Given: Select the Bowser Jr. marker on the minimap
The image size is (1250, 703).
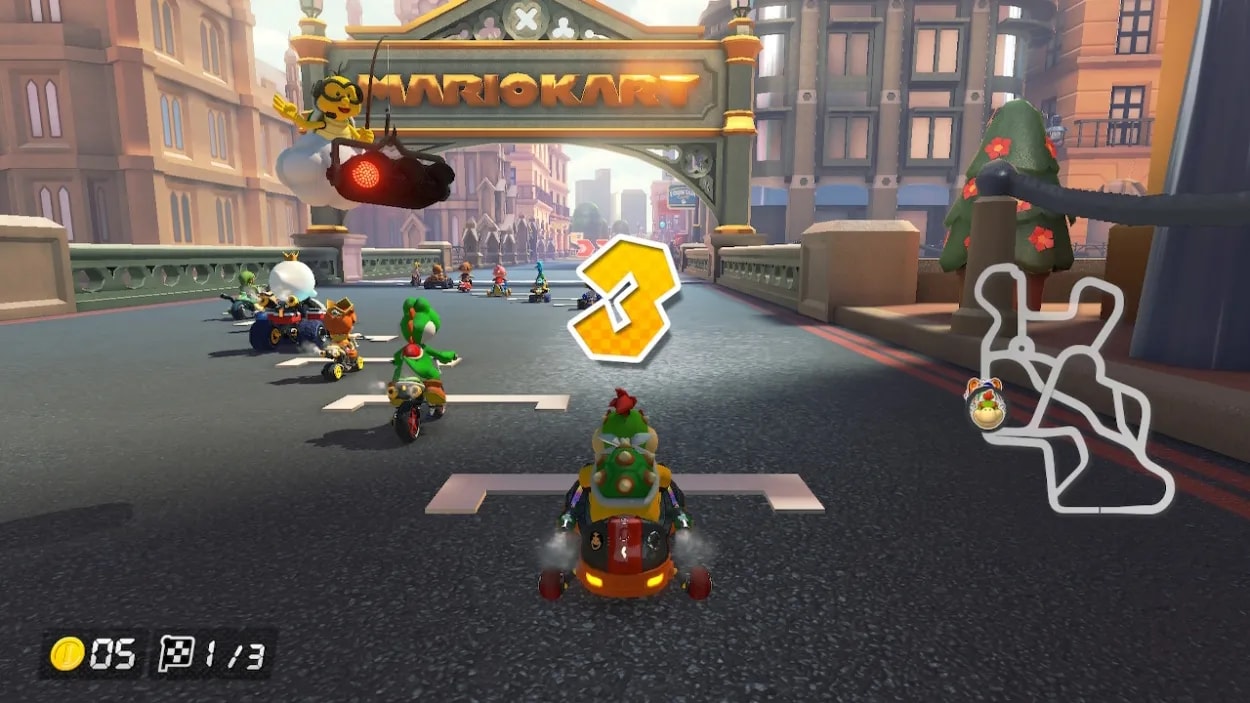Looking at the screenshot, I should tap(986, 405).
